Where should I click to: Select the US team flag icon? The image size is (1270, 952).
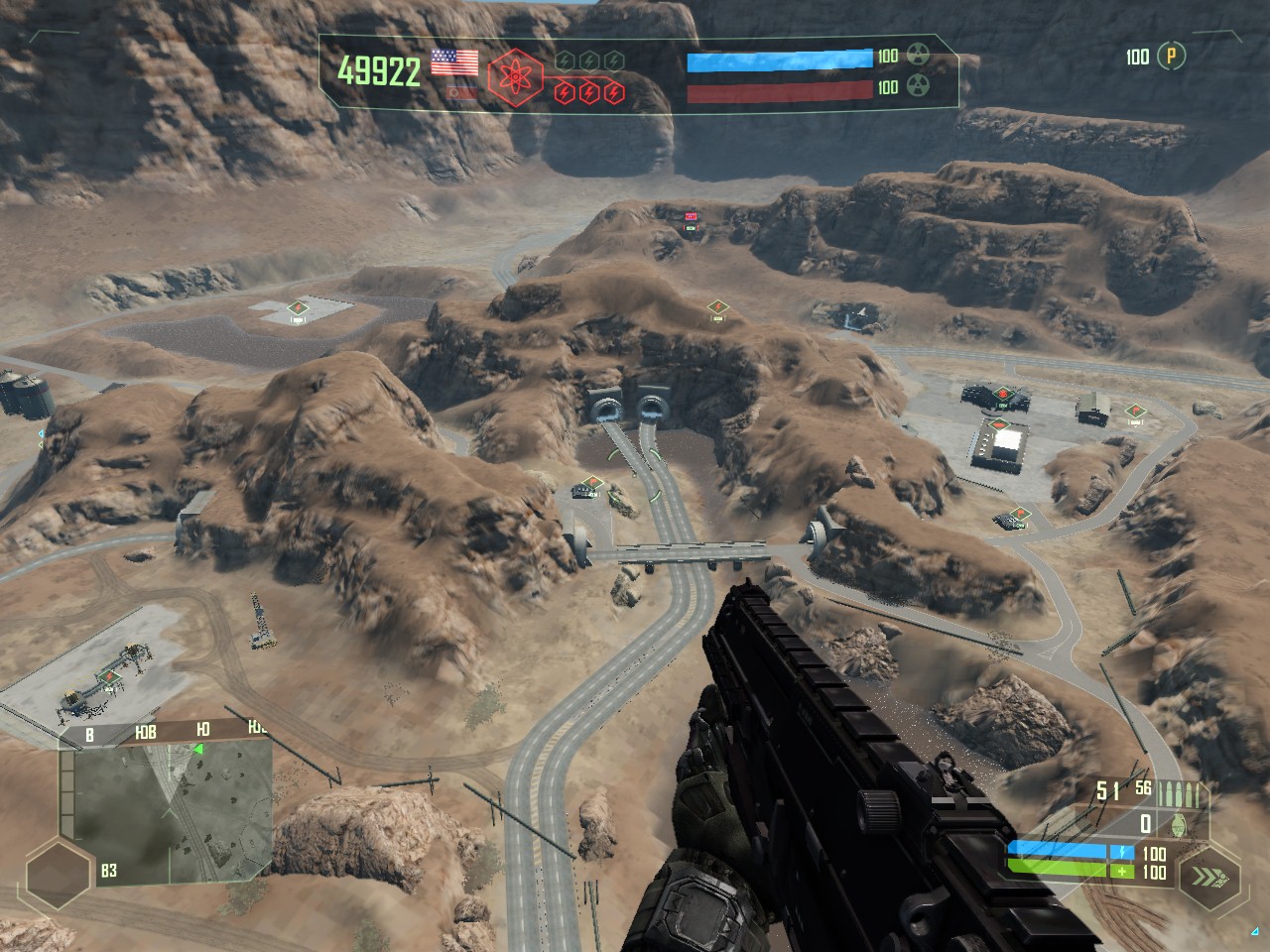(454, 62)
